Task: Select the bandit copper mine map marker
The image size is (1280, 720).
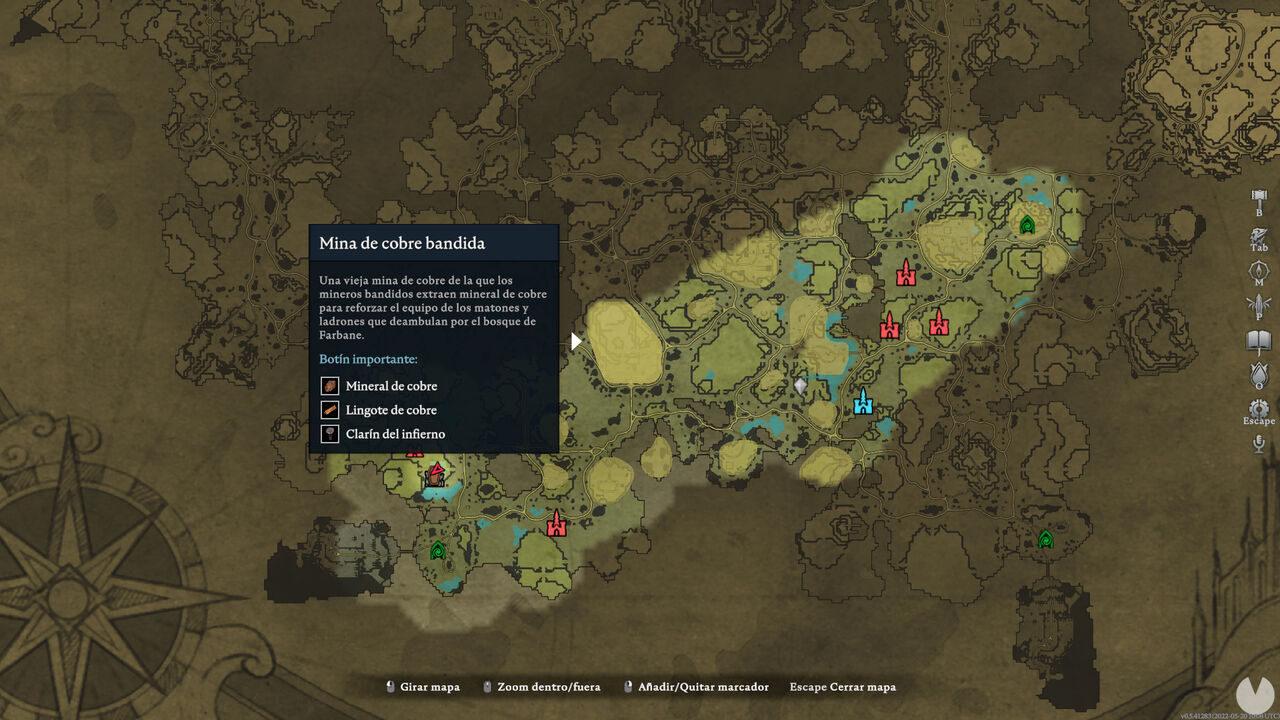Action: (435, 475)
